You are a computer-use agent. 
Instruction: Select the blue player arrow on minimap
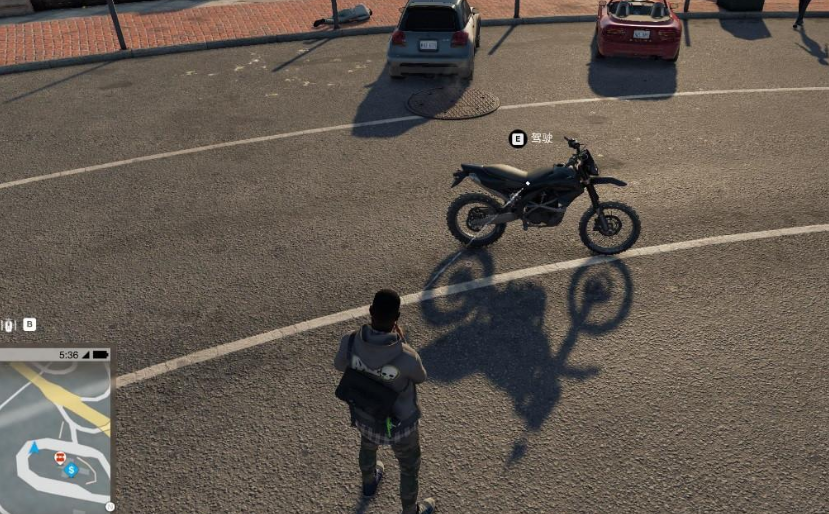(x=36, y=448)
